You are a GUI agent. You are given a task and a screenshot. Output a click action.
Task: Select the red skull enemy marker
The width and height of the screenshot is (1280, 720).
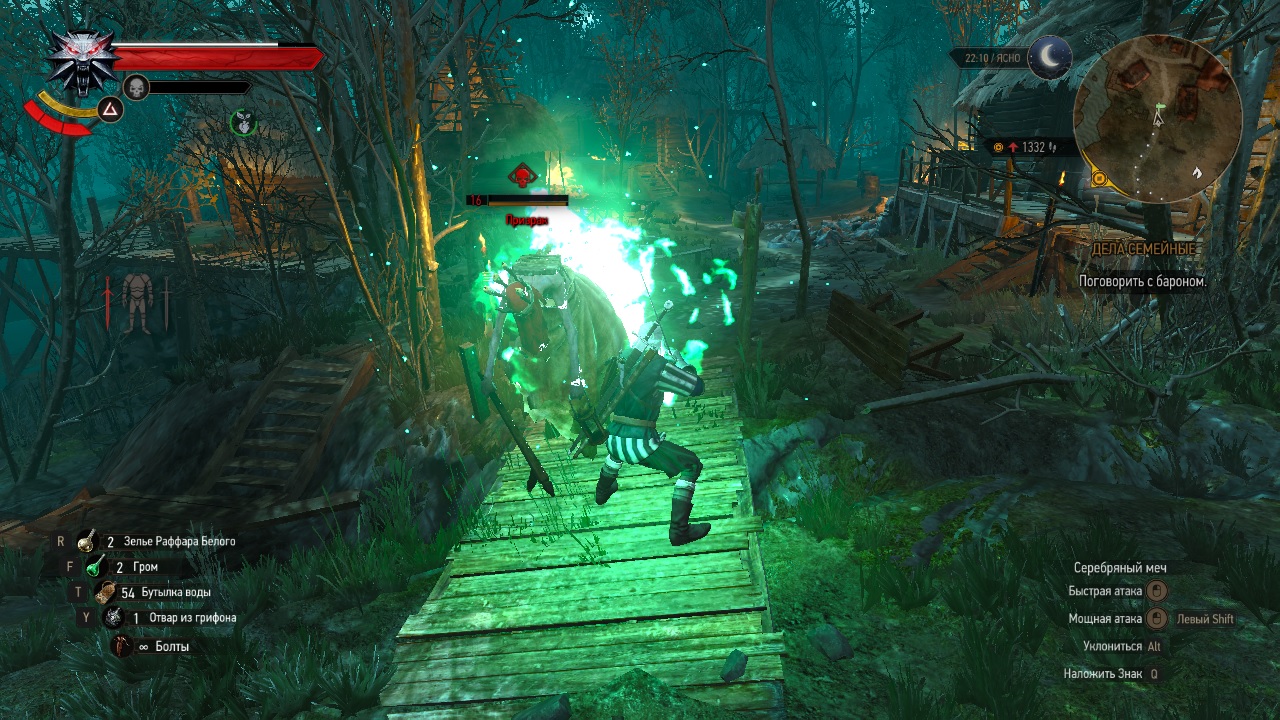tap(520, 177)
